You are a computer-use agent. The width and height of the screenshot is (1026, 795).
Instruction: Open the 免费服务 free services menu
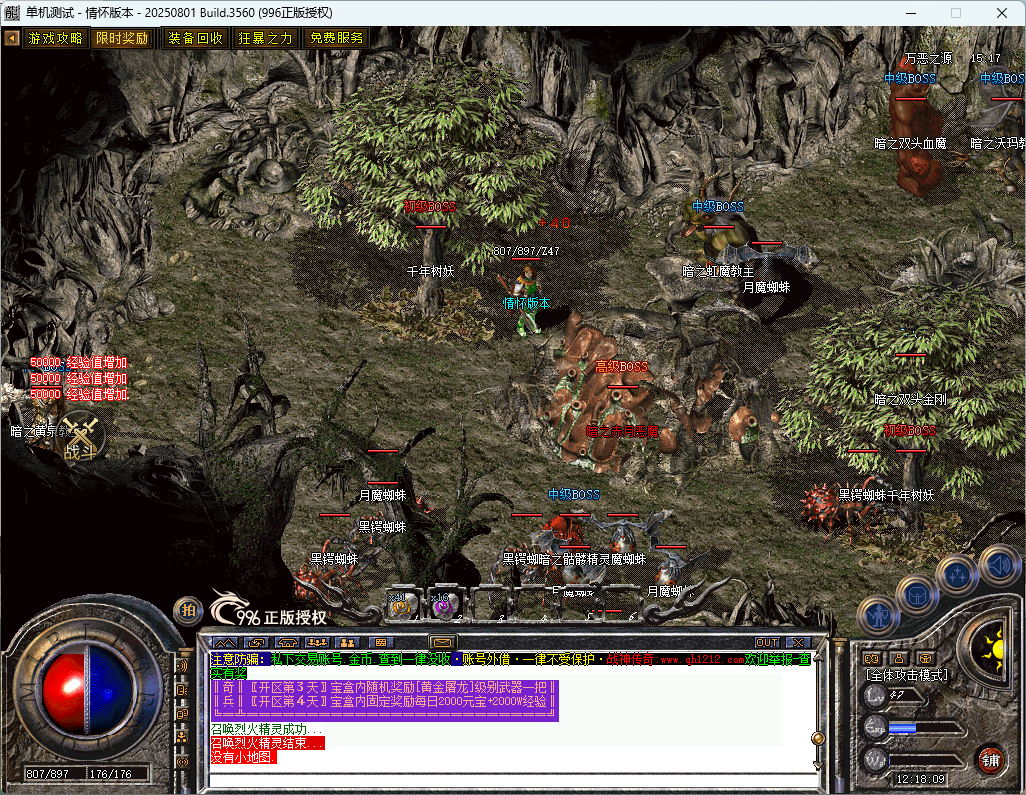click(336, 38)
